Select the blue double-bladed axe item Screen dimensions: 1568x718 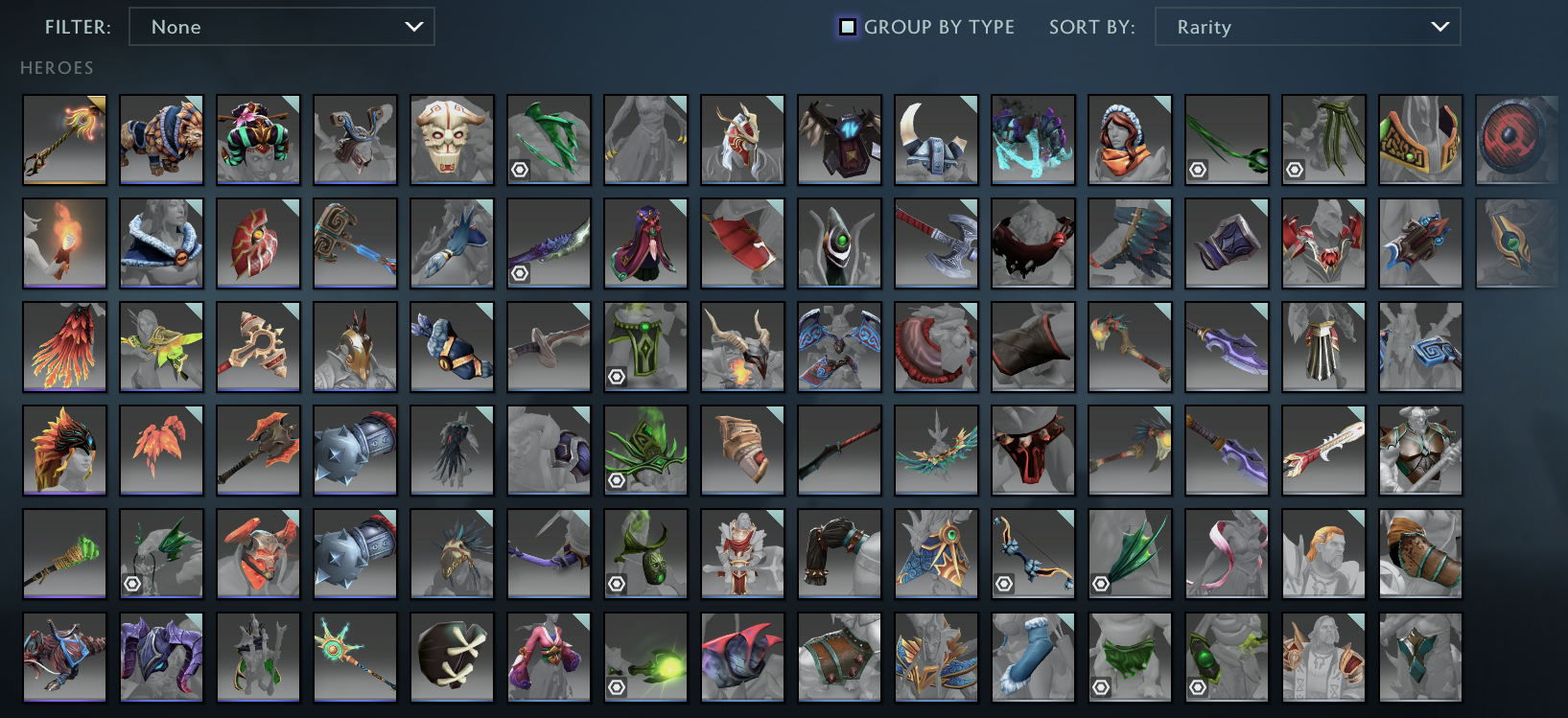pyautogui.click(x=936, y=243)
